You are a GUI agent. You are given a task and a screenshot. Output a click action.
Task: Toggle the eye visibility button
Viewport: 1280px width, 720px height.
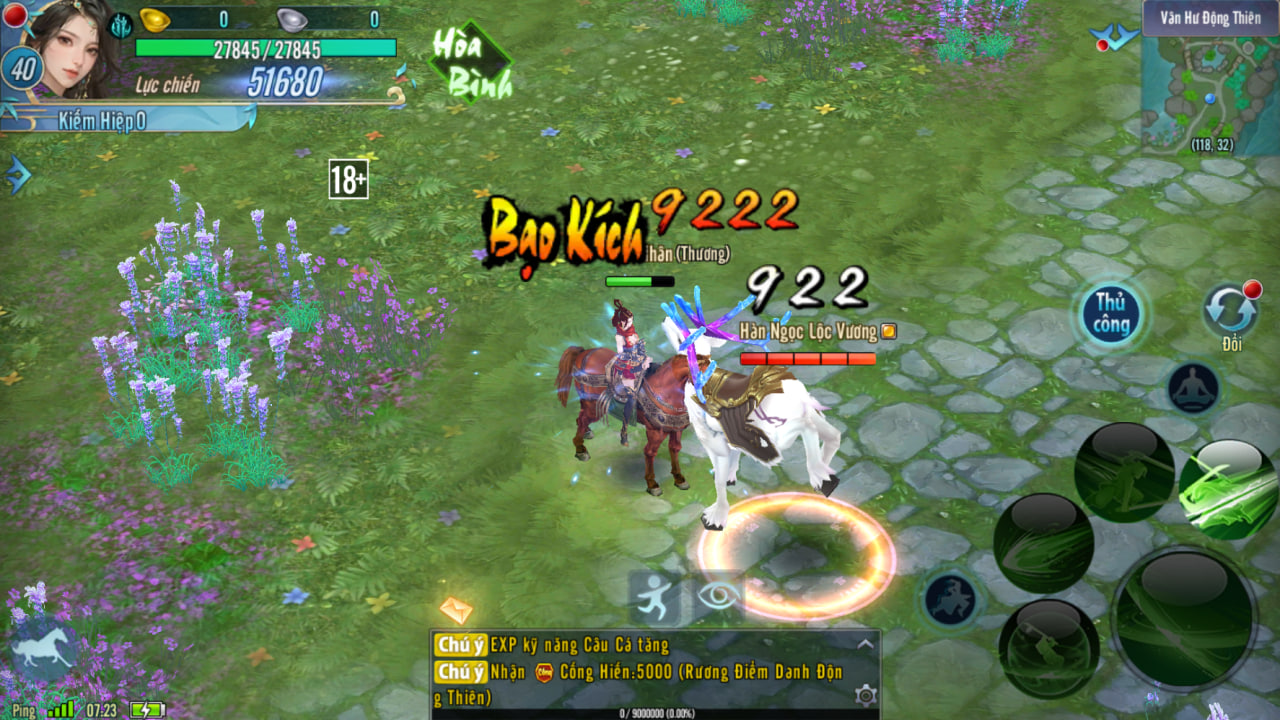(719, 596)
